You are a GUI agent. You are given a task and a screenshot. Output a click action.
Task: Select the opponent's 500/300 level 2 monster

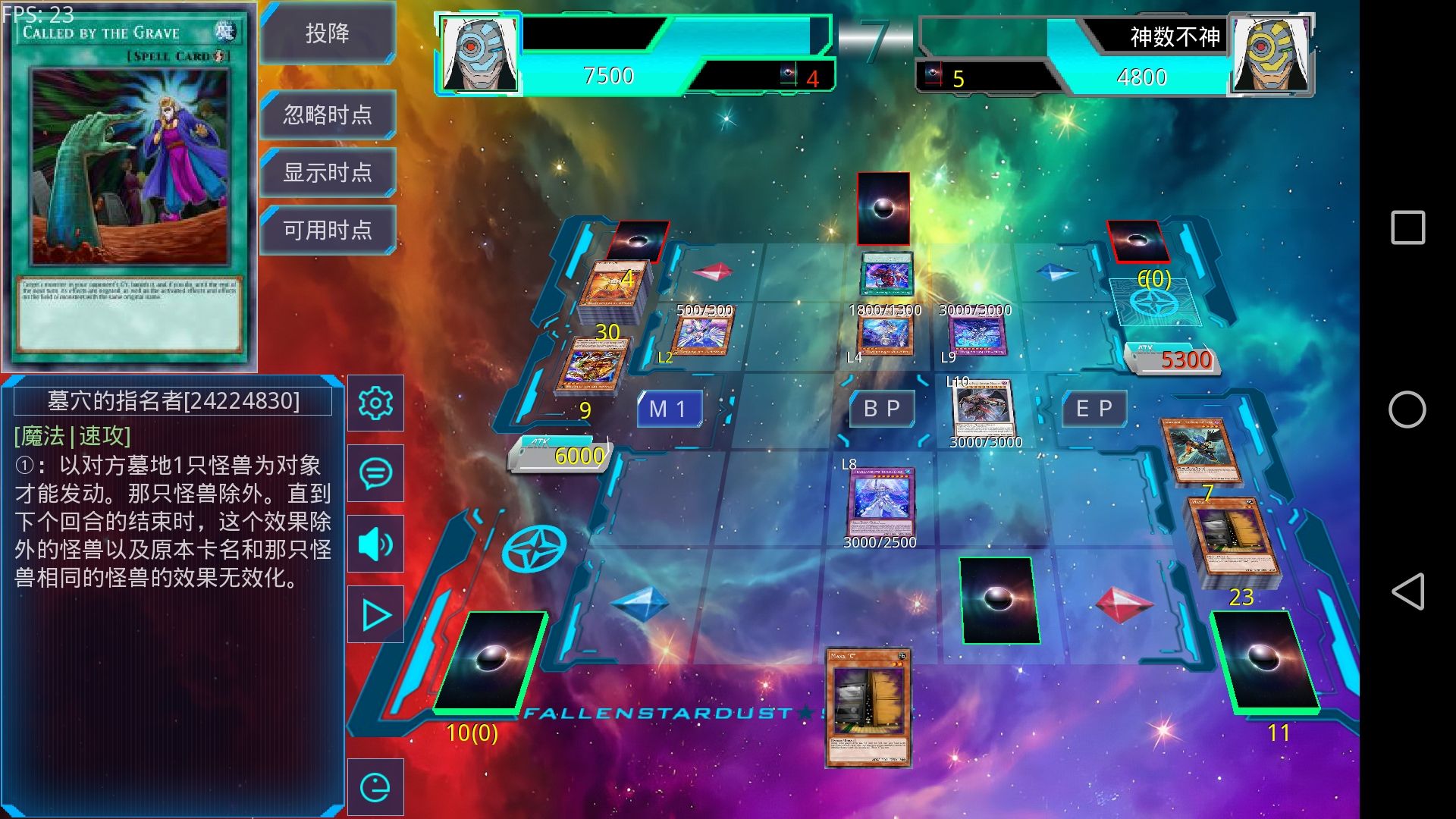pyautogui.click(x=703, y=335)
